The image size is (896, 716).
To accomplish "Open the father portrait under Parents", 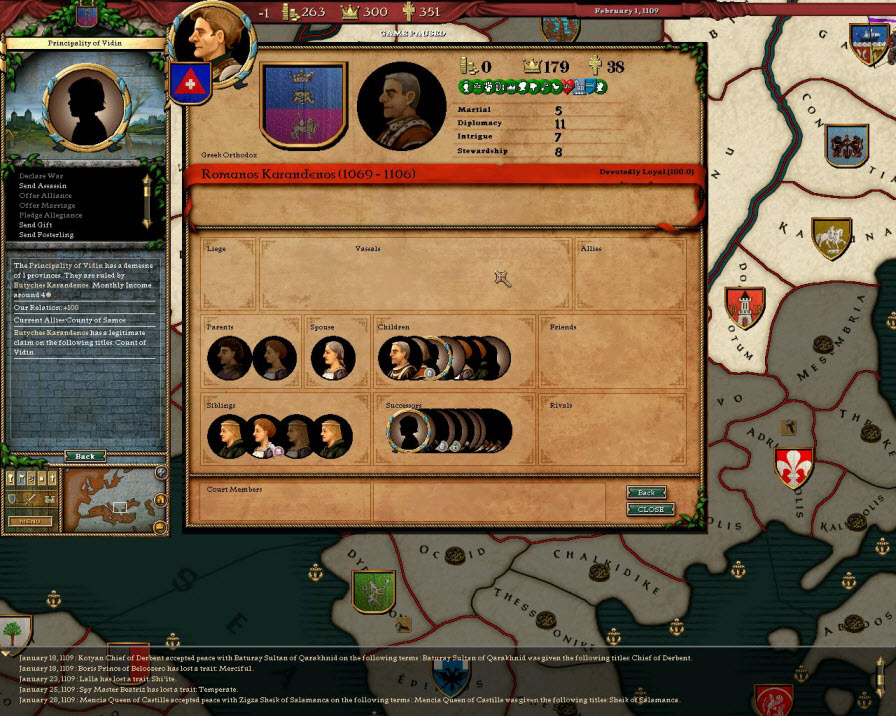I will 229,358.
